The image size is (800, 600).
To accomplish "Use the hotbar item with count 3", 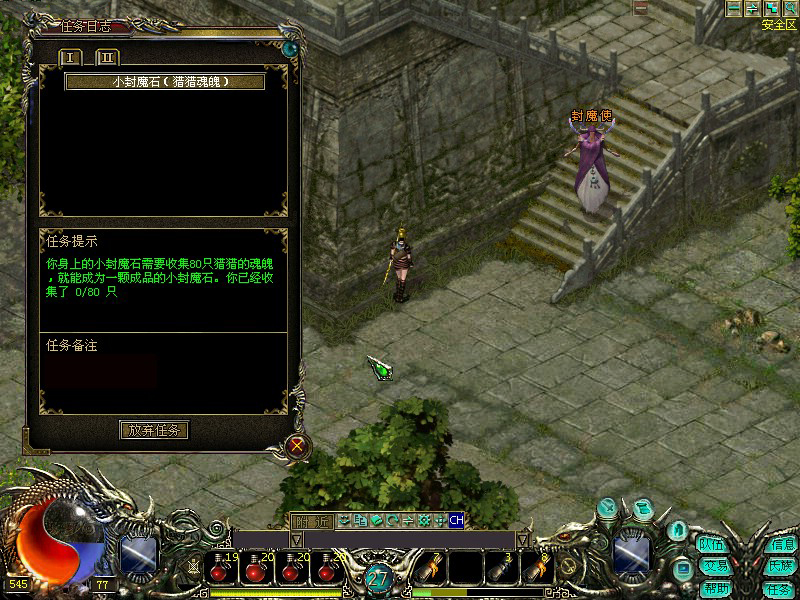I will pos(498,569).
